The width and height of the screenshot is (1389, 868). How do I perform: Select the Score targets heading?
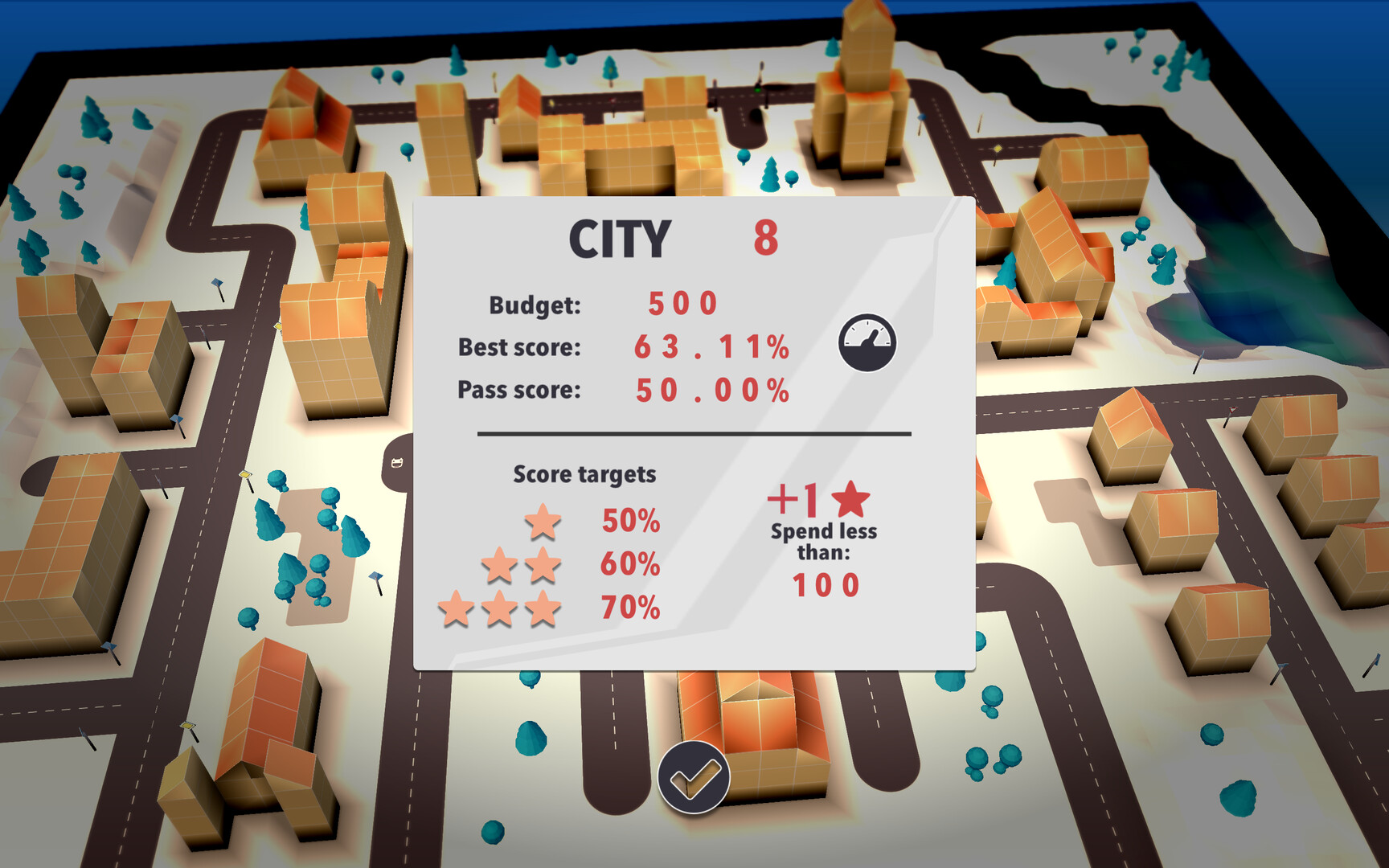(585, 474)
